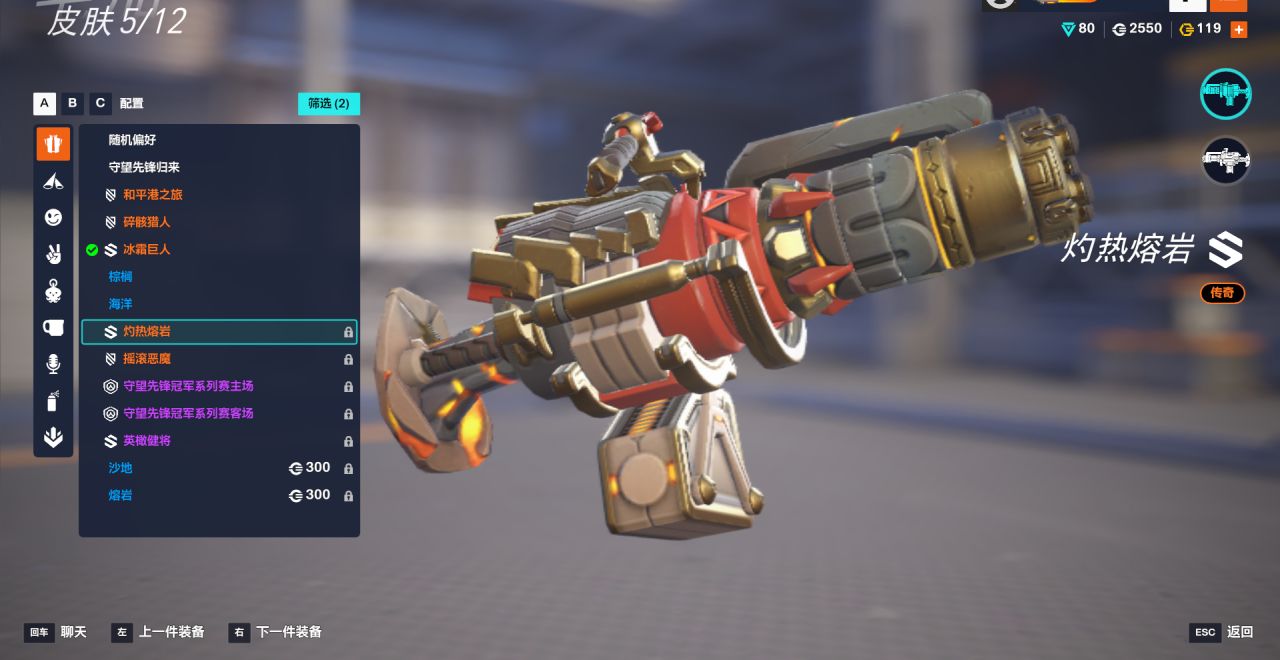The height and width of the screenshot is (660, 1280).
Task: Select the 英橄健将 skin entry
Action: tap(146, 441)
